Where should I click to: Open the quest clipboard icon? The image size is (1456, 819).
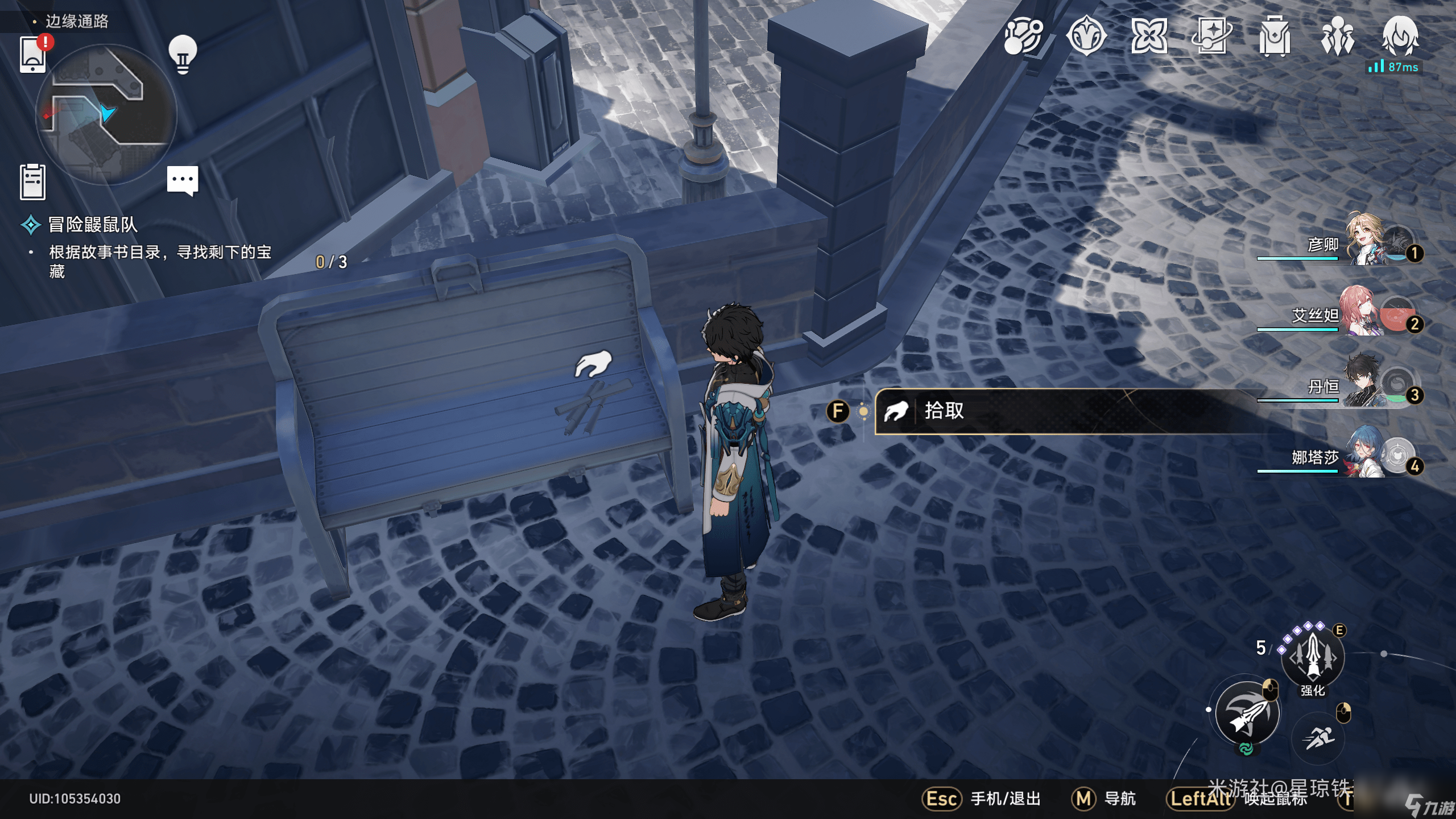(32, 182)
